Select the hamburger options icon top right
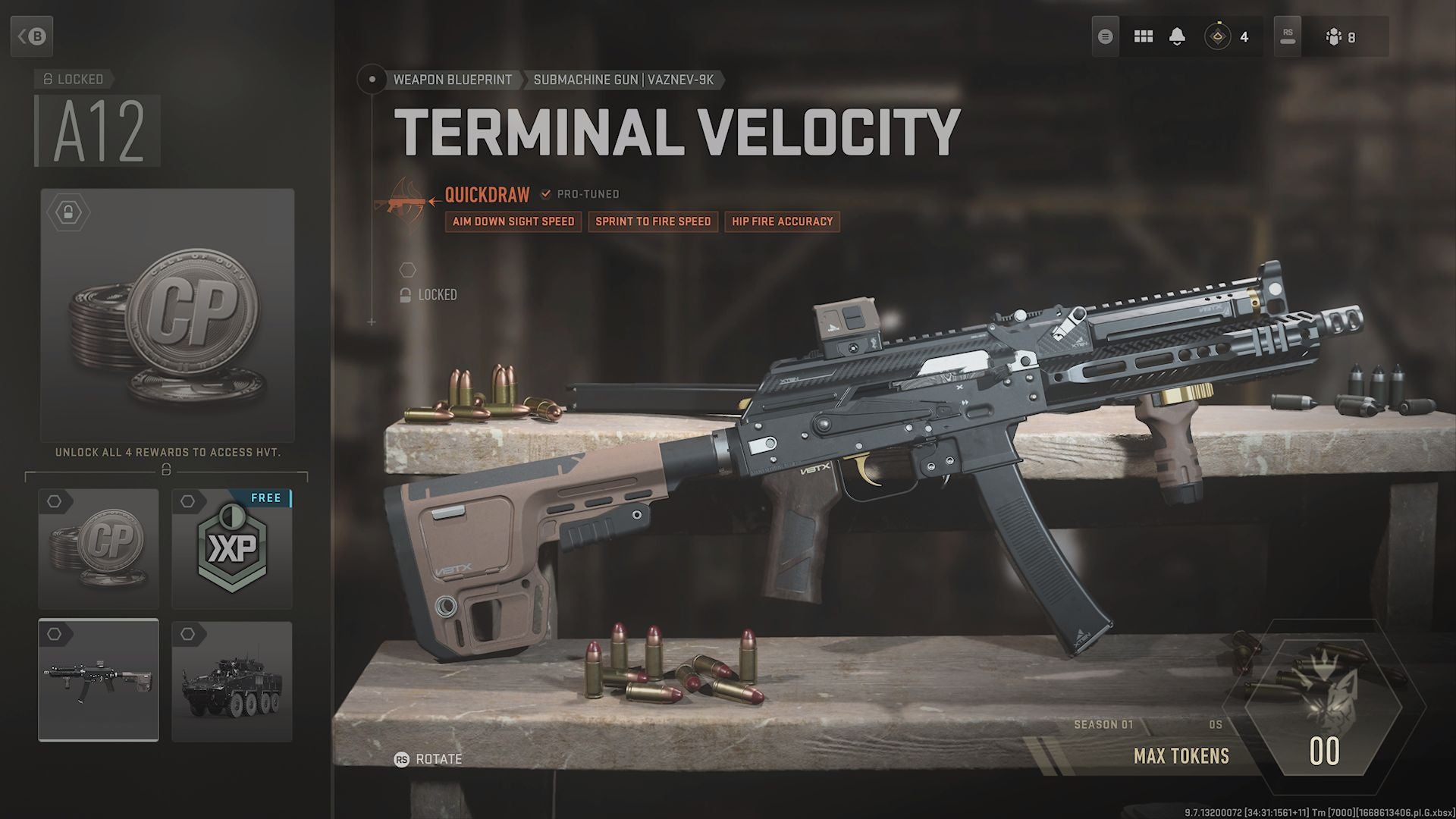Viewport: 1456px width, 819px height. point(1105,36)
